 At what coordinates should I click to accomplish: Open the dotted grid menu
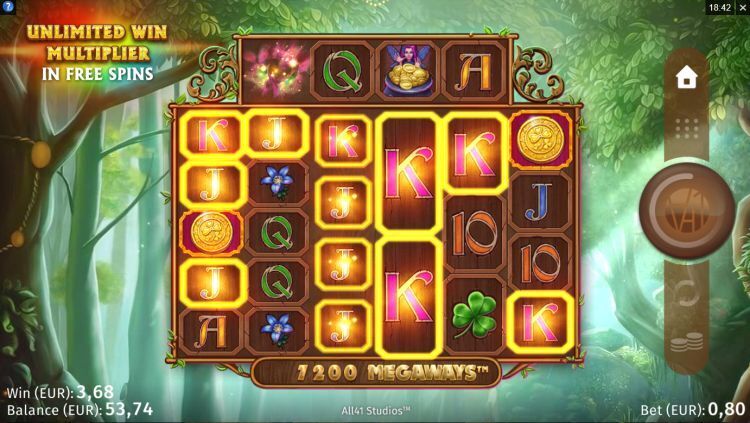pos(686,128)
